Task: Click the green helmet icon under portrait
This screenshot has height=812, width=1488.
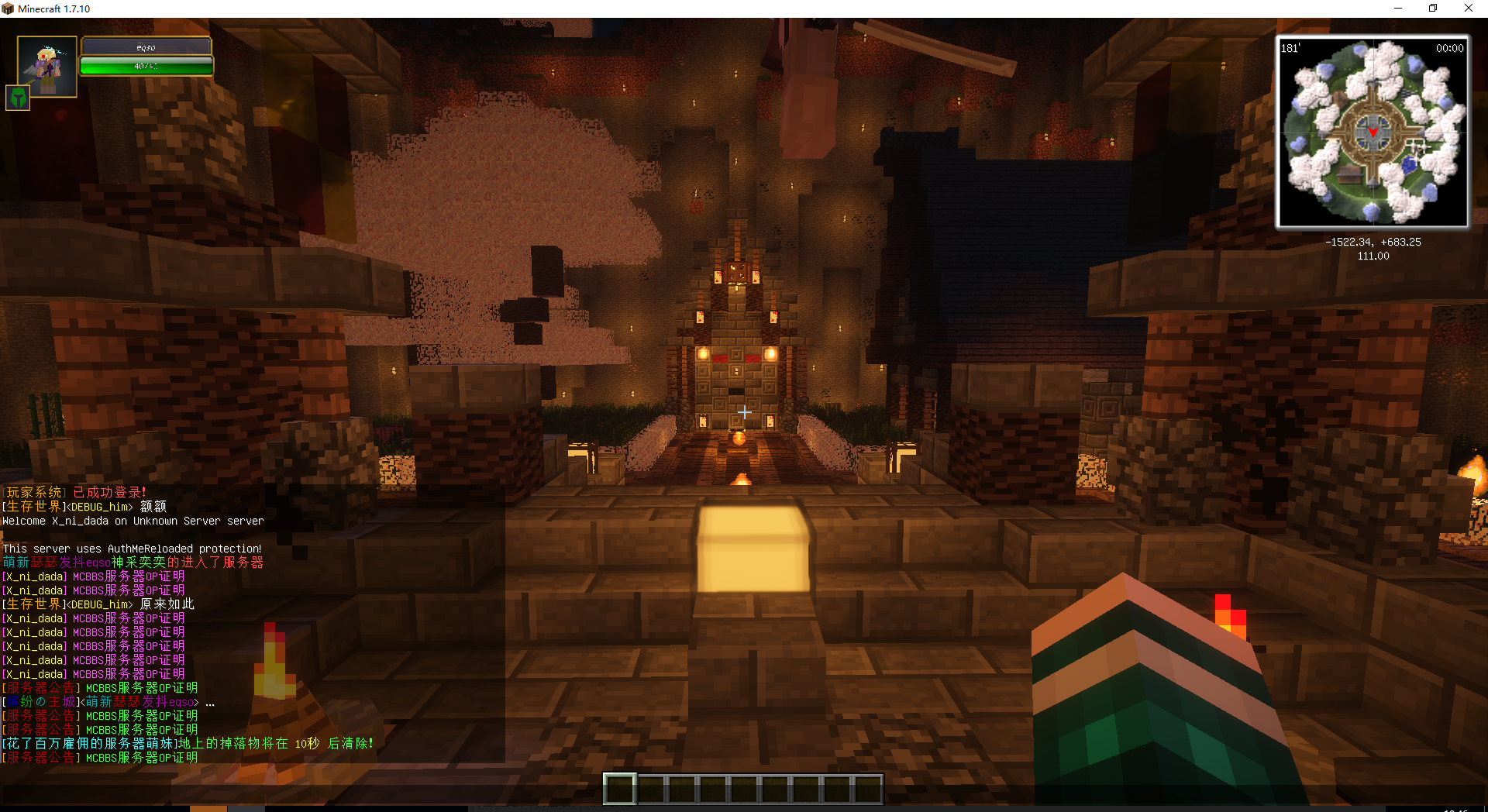Action: click(18, 98)
